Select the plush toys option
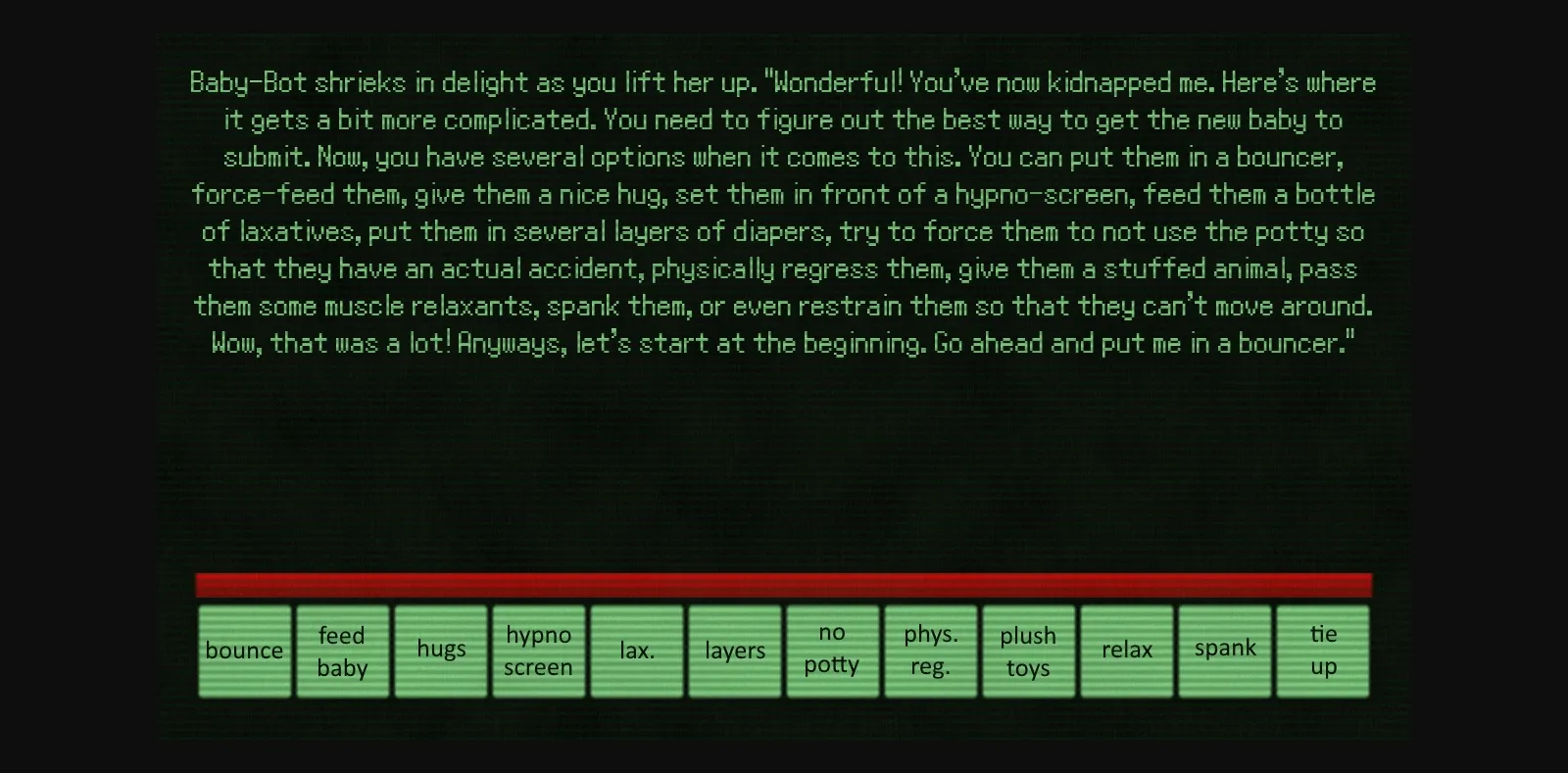The image size is (1568, 773). click(x=1028, y=650)
